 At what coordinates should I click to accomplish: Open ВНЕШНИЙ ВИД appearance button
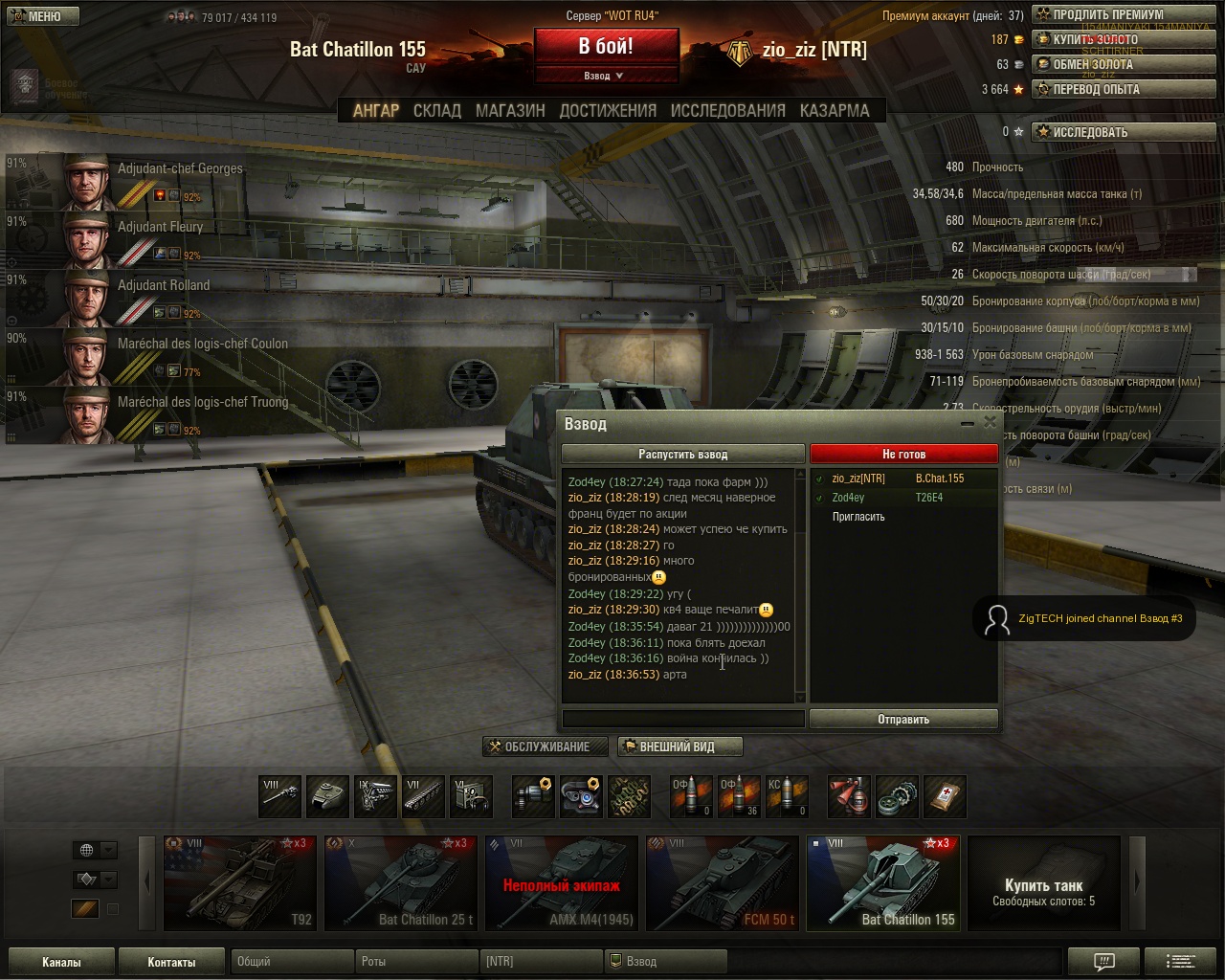[x=679, y=746]
